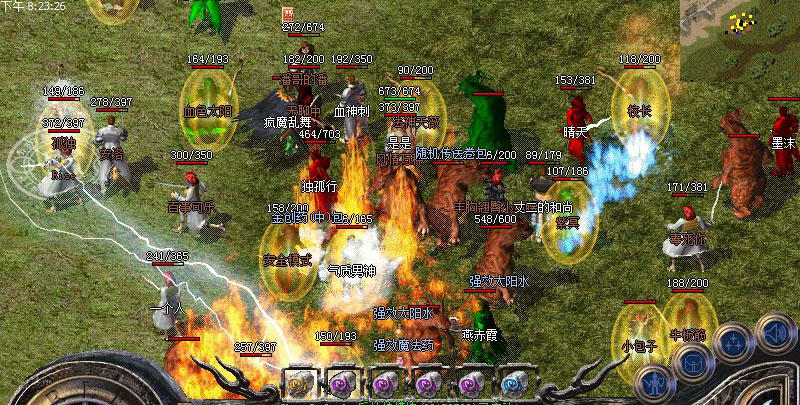
Task: Open the bag inventory round button
Action: point(691,362)
